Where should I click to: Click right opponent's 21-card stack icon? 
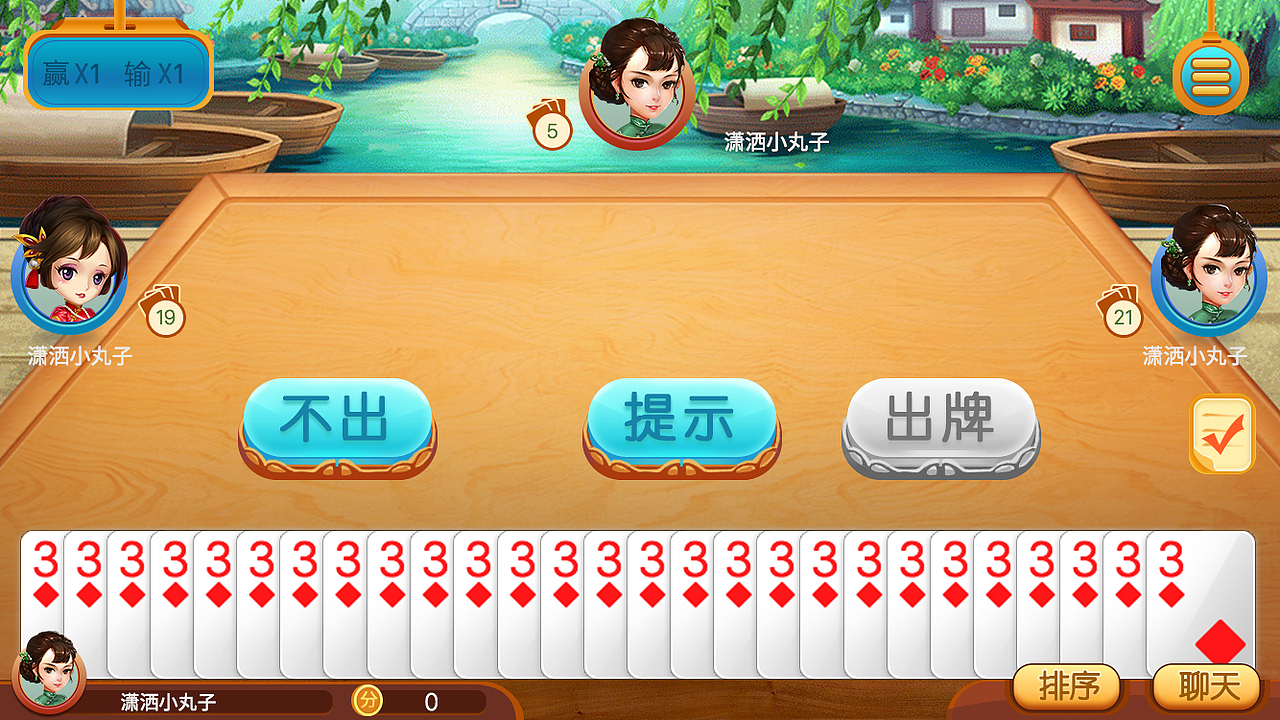tap(1124, 317)
